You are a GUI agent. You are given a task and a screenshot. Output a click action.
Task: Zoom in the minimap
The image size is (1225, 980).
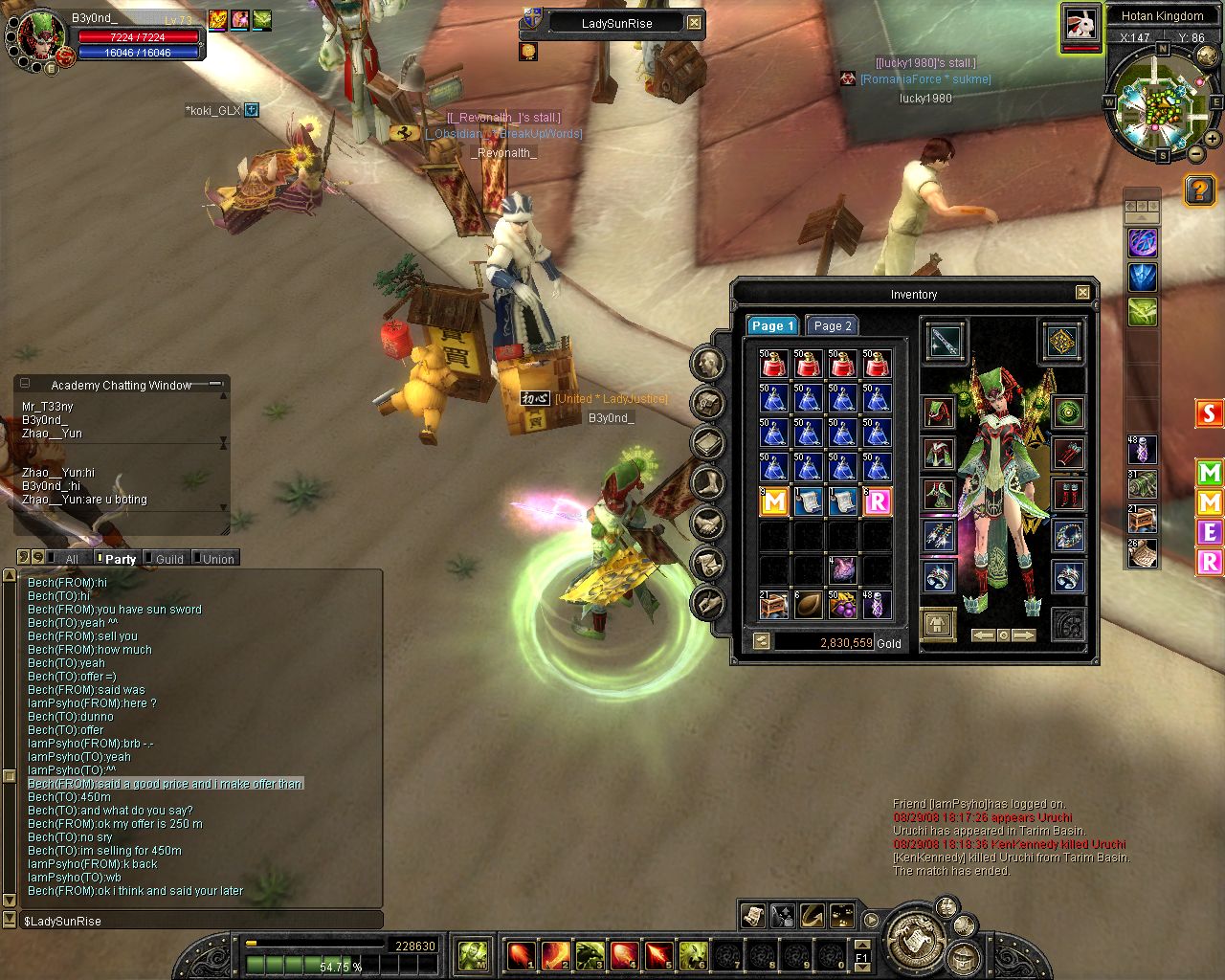[1213, 140]
